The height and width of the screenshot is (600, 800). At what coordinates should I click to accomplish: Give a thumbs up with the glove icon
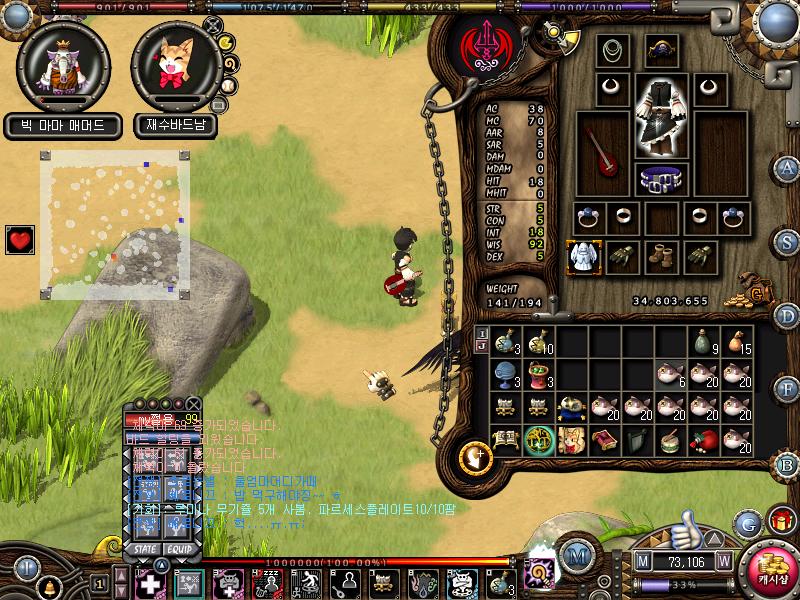686,525
